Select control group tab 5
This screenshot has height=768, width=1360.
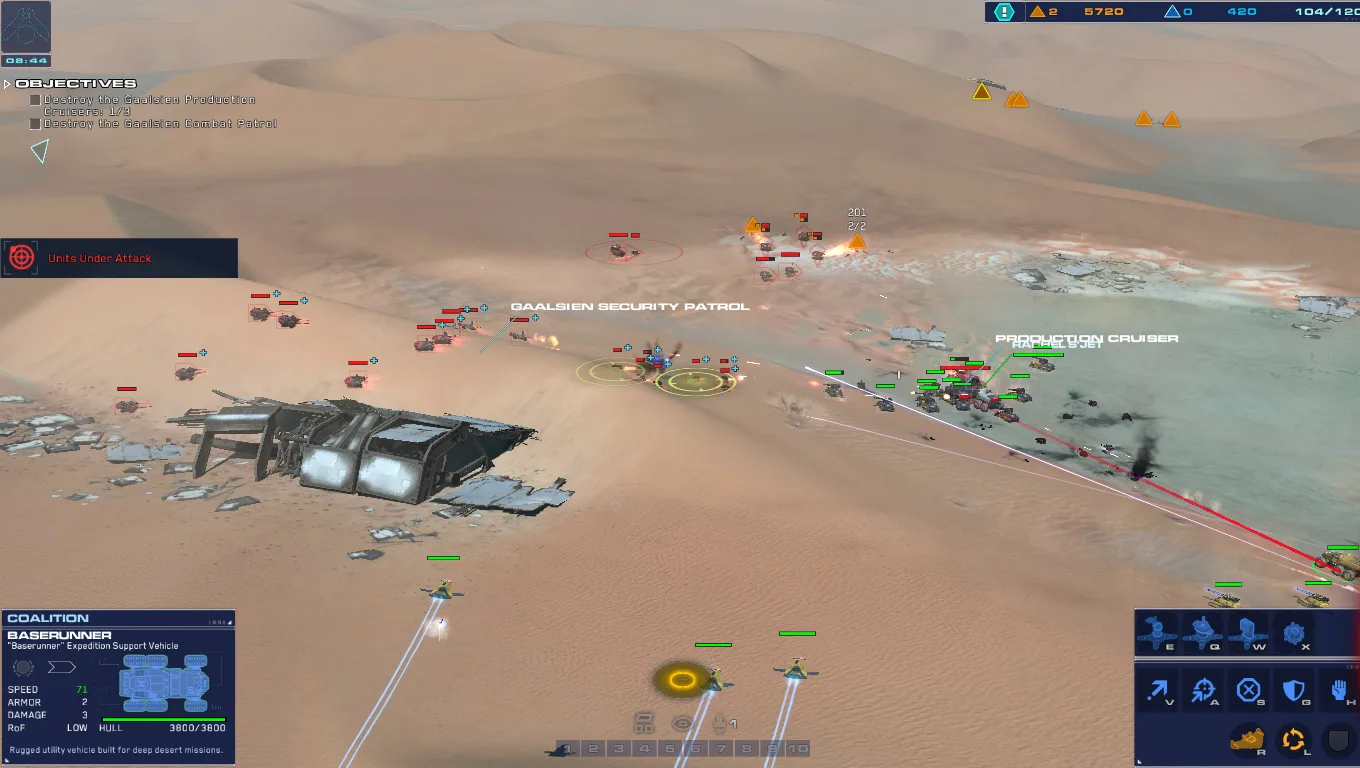tap(668, 747)
